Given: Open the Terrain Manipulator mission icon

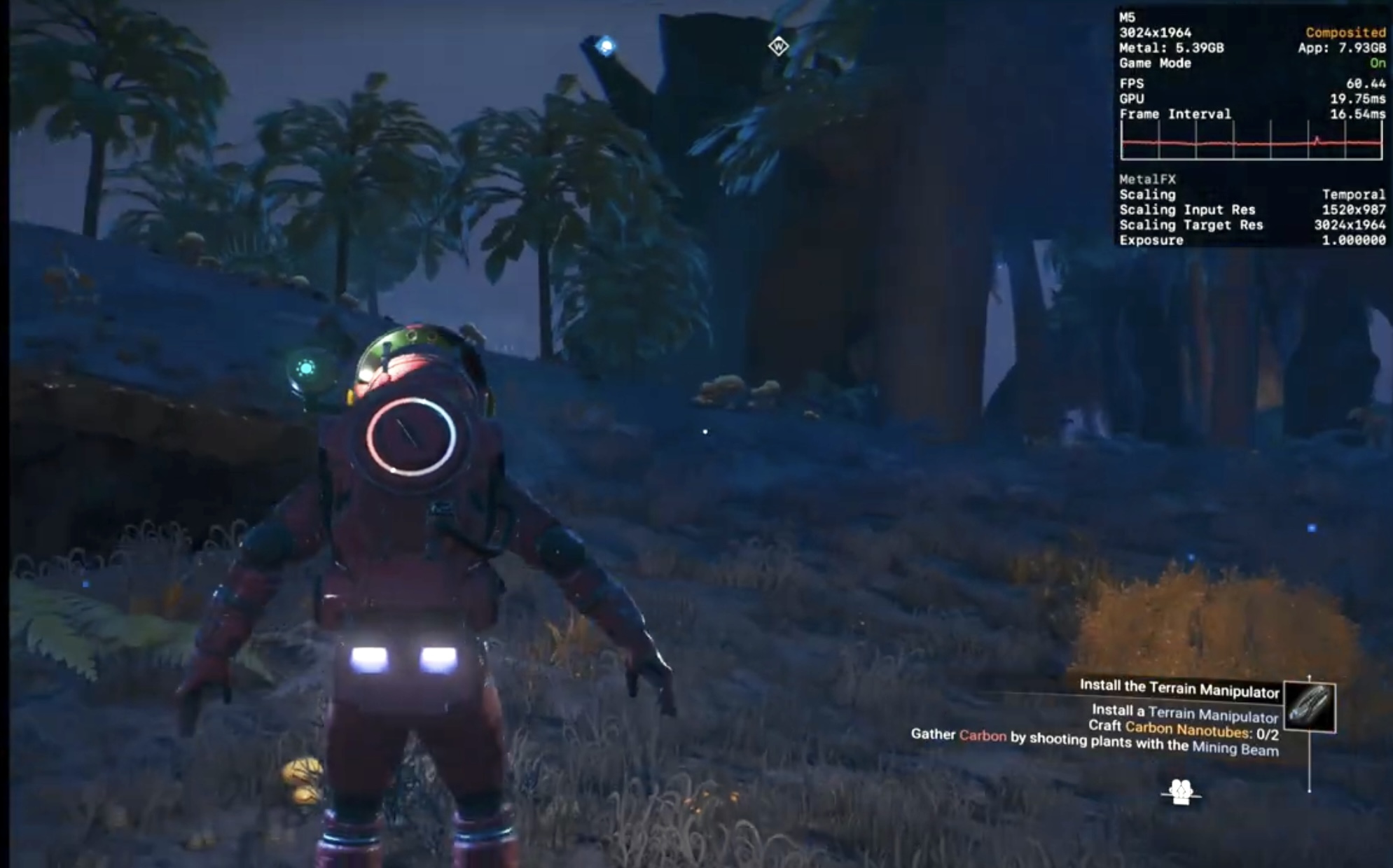Looking at the screenshot, I should (x=1310, y=707).
